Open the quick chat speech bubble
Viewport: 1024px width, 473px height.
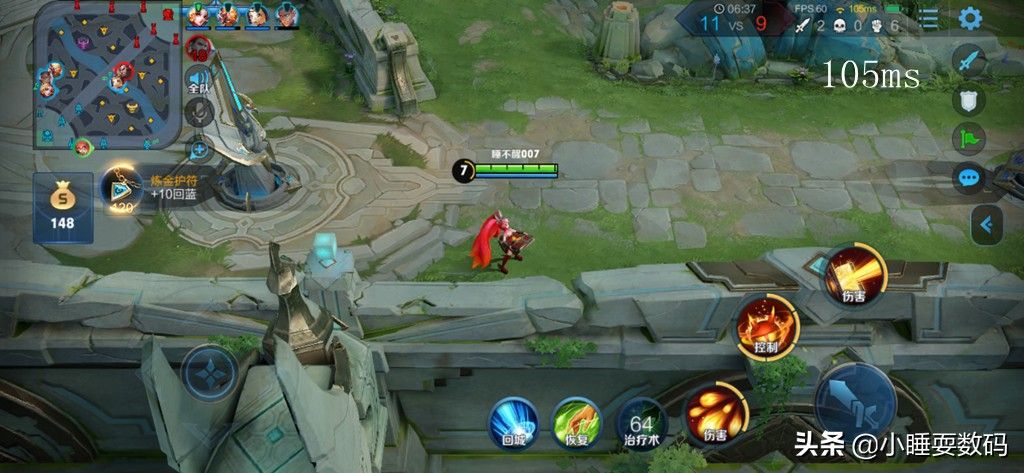(x=969, y=178)
